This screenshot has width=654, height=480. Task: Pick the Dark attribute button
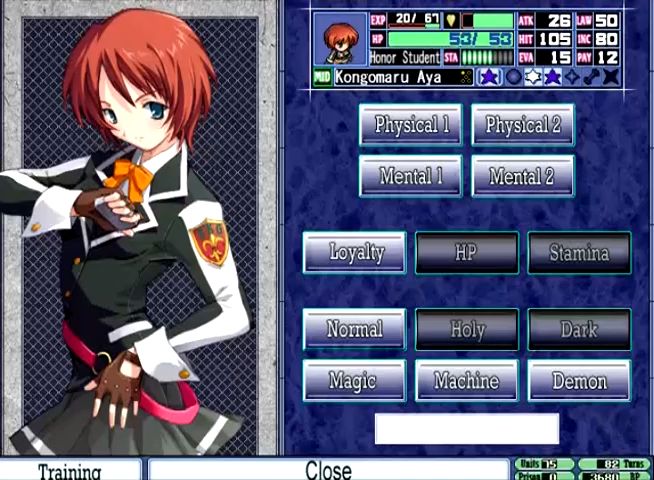click(579, 329)
